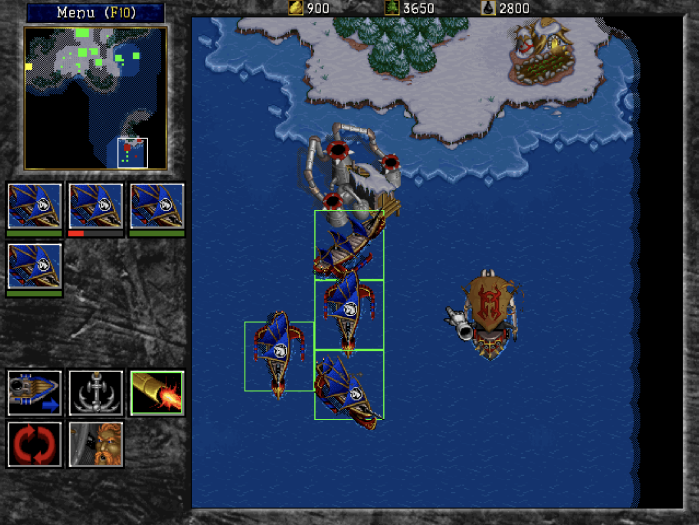Activate the Move command with blue arrow
Screen dimensions: 699x525
(x=34, y=393)
